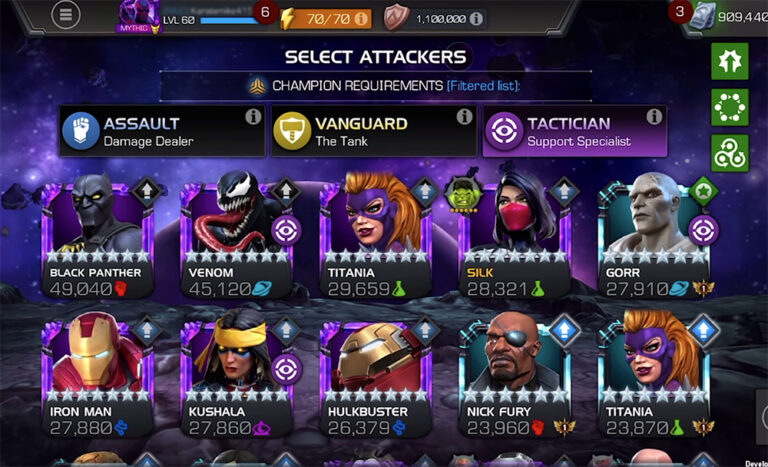The height and width of the screenshot is (467, 768).
Task: Open the Filtered list champion requirements
Action: click(x=483, y=86)
